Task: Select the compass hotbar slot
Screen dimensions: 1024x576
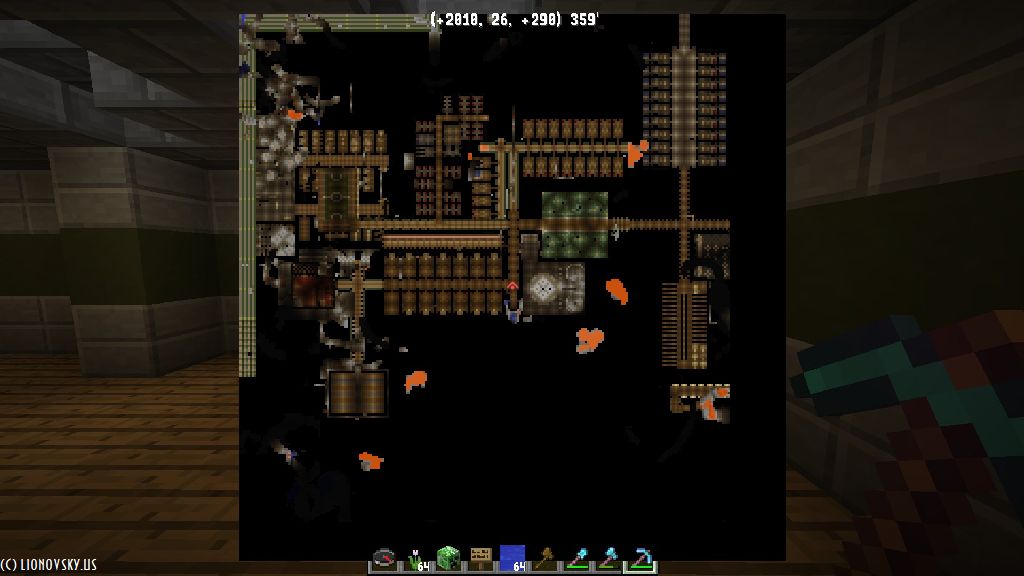Action: click(385, 558)
